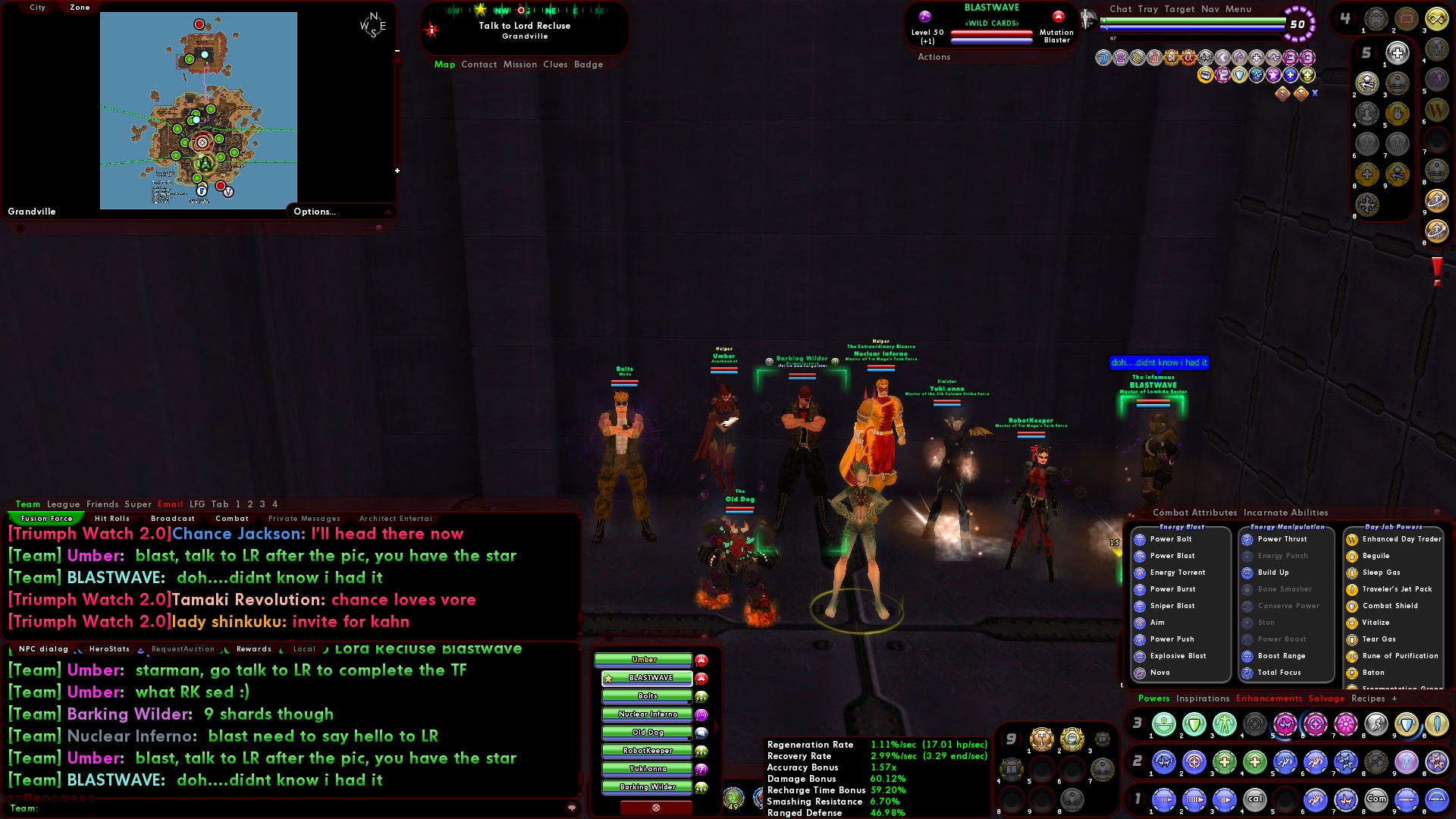Click the Options... button on the map window
Screen dimensions: 1456x819
(314, 212)
